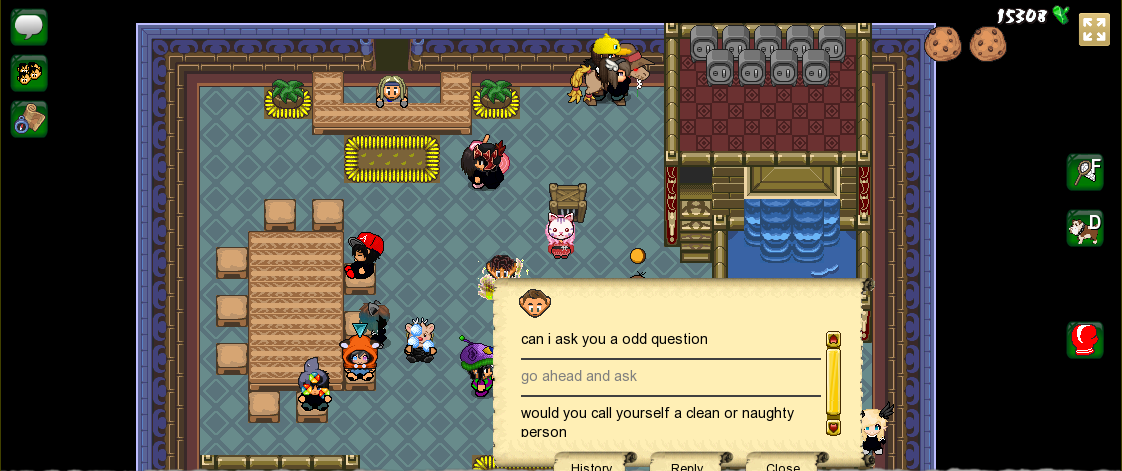Screen dimensions: 1122x471
Task: Open message History in the chat window
Action: [x=591, y=465]
